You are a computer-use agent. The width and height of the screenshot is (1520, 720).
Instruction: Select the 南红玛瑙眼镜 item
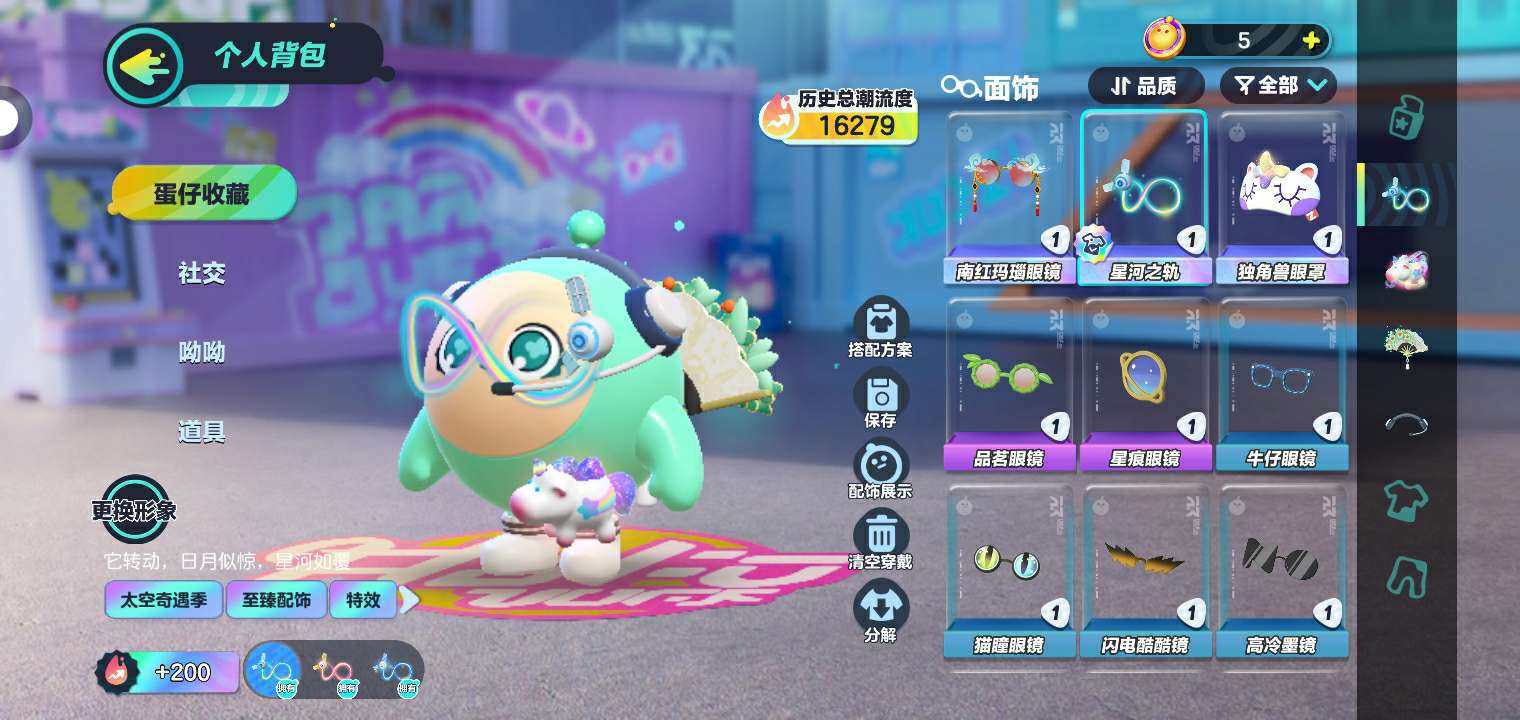pos(1008,197)
